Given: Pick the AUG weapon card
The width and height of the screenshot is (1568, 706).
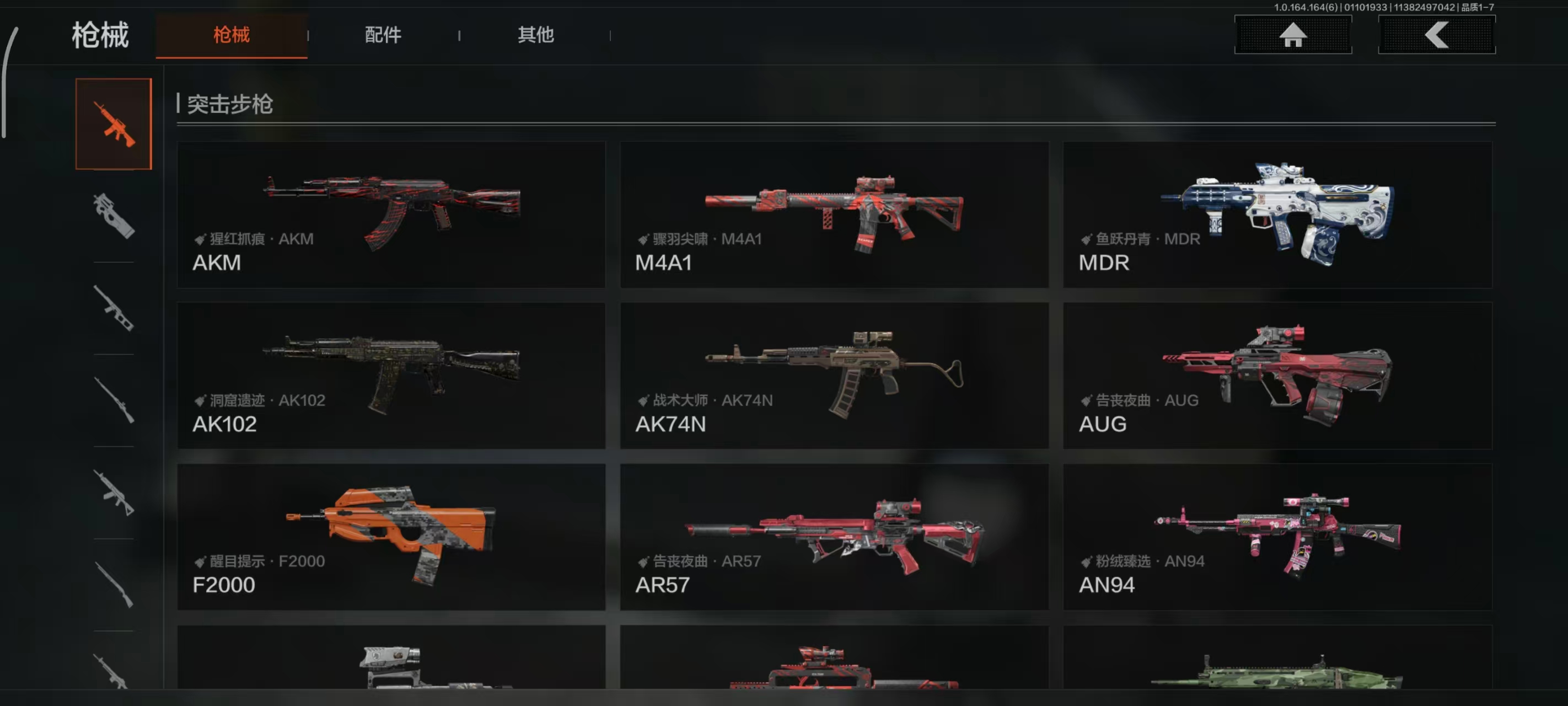Looking at the screenshot, I should coord(1277,376).
